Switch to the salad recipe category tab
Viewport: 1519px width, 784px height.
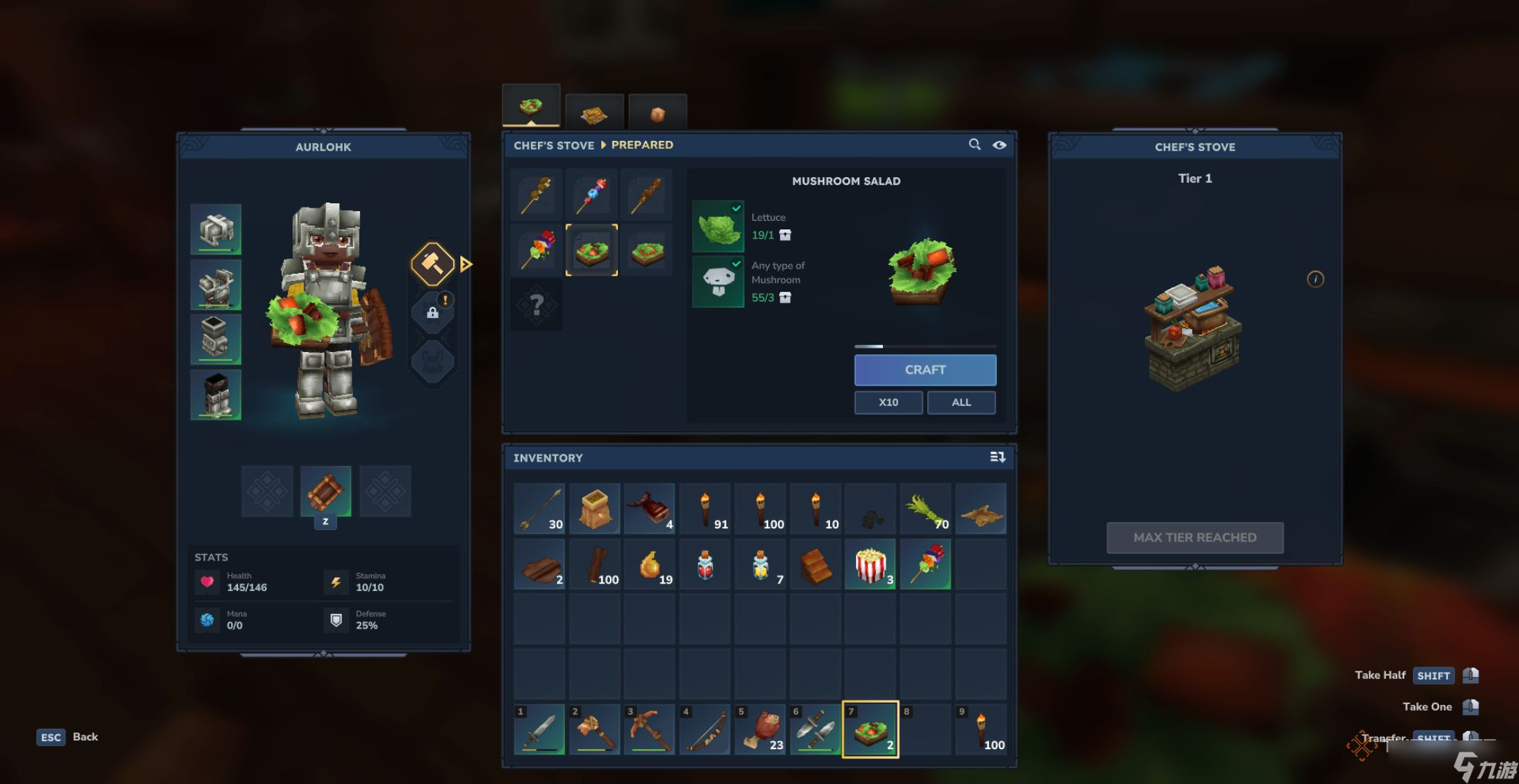click(x=531, y=107)
